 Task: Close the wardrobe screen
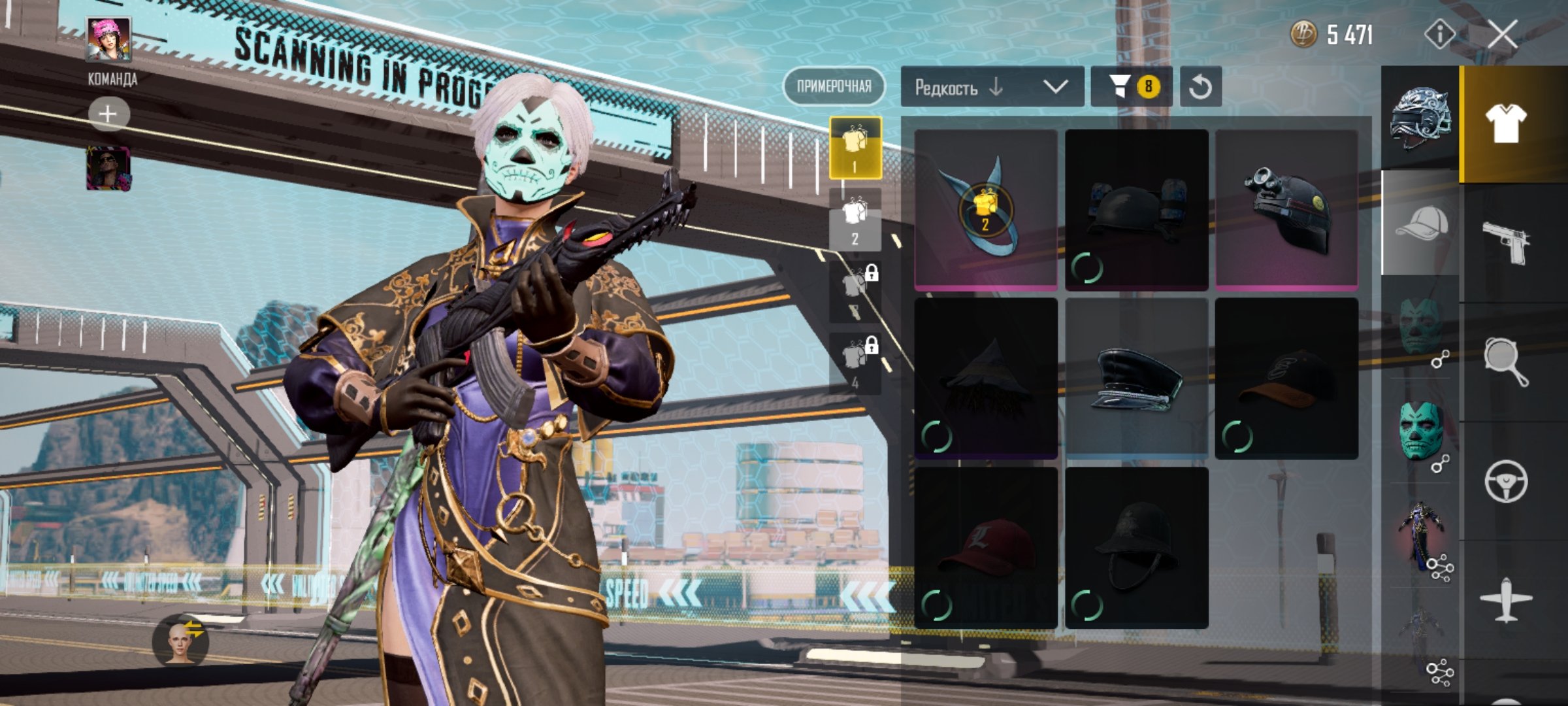1503,34
